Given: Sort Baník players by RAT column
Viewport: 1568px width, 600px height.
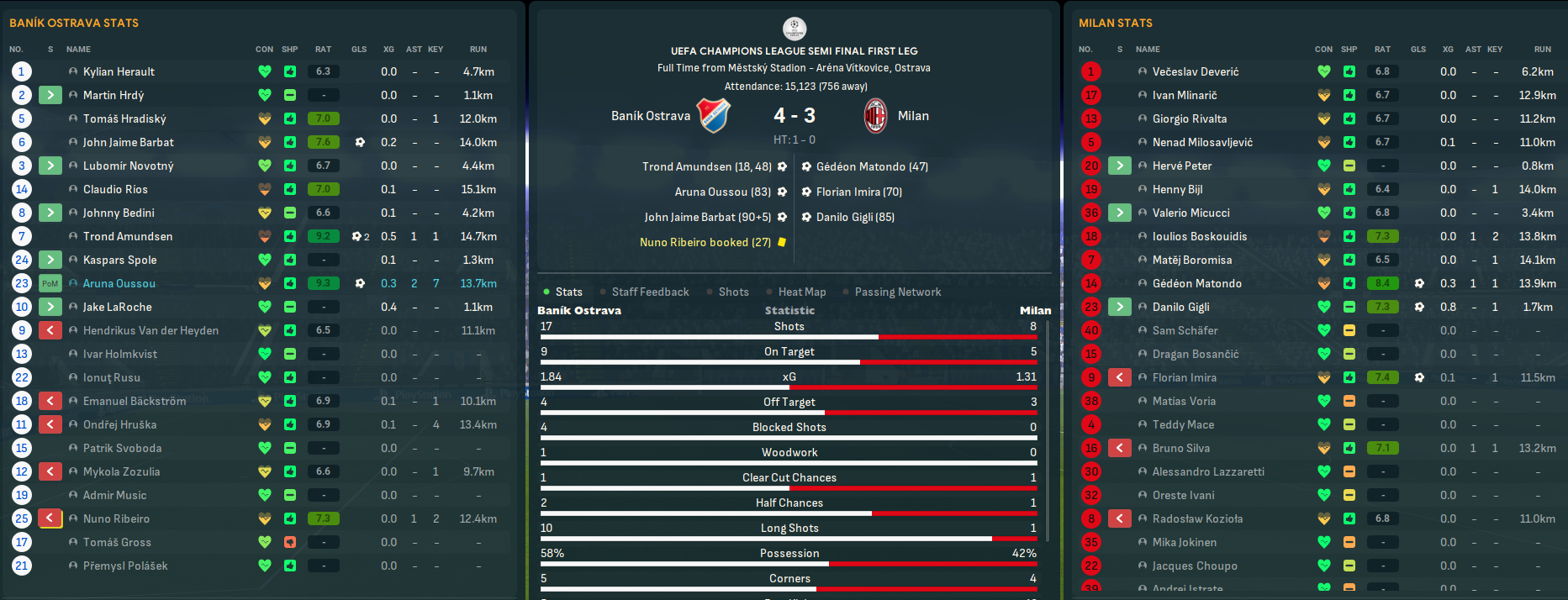Looking at the screenshot, I should click(323, 50).
